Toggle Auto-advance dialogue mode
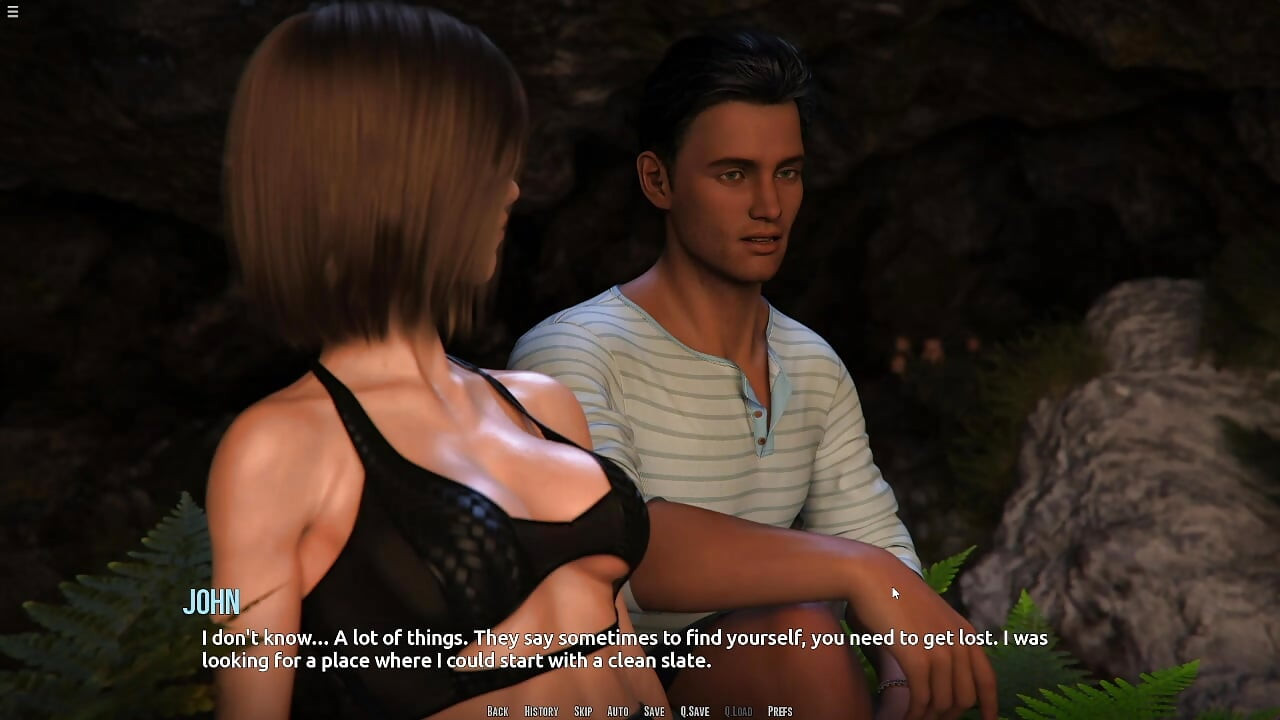Viewport: 1280px width, 720px height. (x=618, y=711)
